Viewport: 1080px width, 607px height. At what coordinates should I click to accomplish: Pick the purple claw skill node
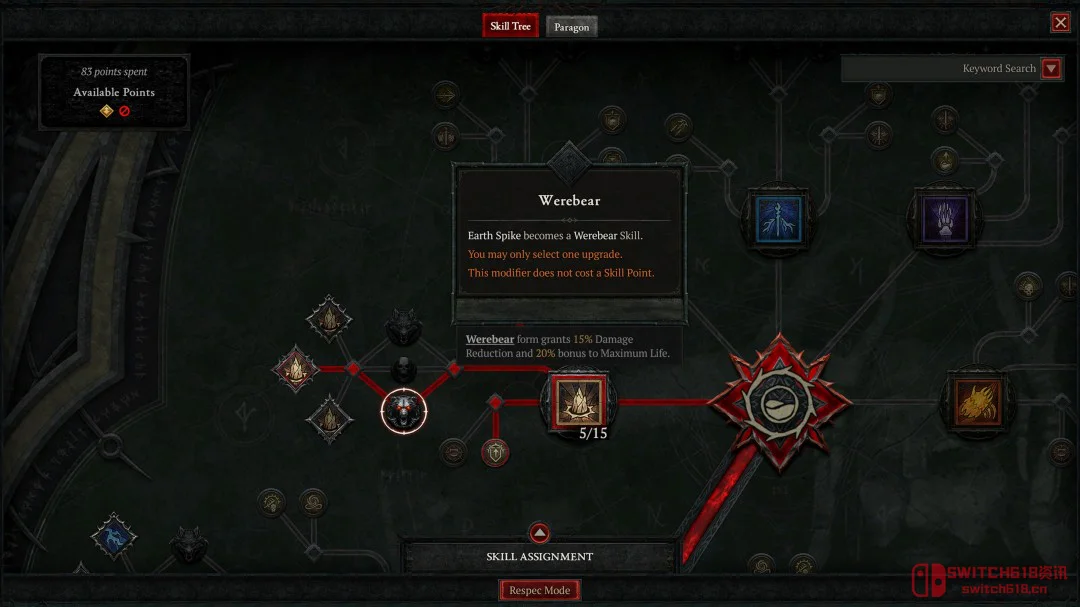944,218
